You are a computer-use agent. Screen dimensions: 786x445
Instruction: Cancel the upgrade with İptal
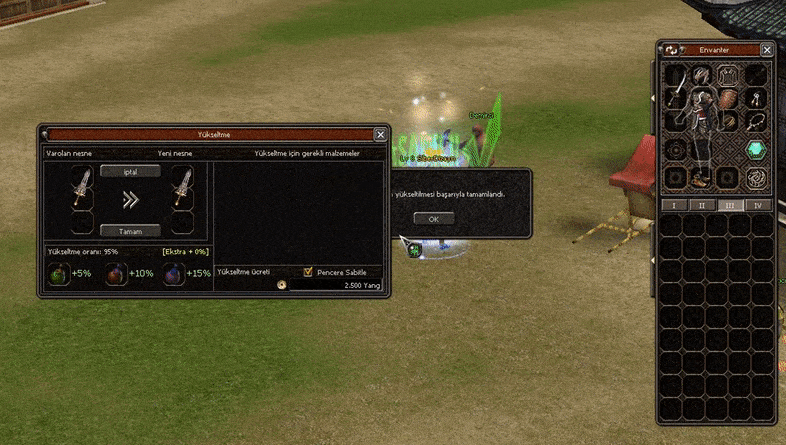(x=130, y=171)
